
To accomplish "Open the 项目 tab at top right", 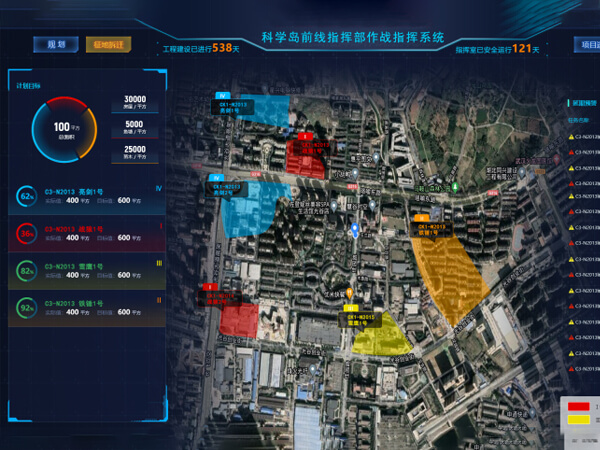I will (x=586, y=45).
